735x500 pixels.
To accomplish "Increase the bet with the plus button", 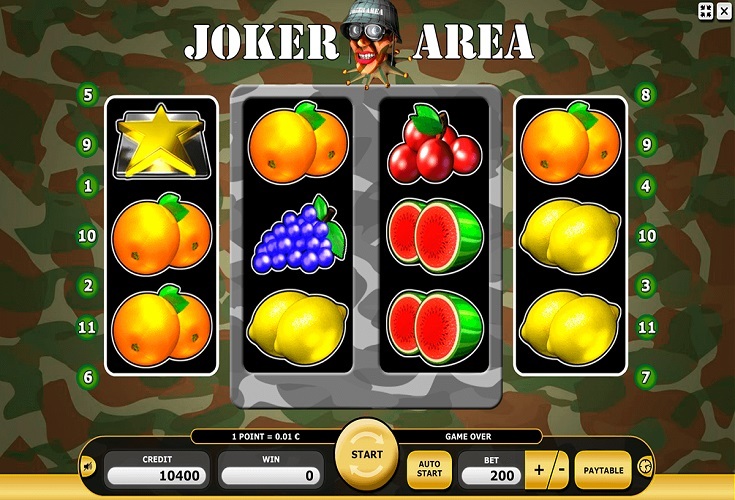I will point(539,470).
